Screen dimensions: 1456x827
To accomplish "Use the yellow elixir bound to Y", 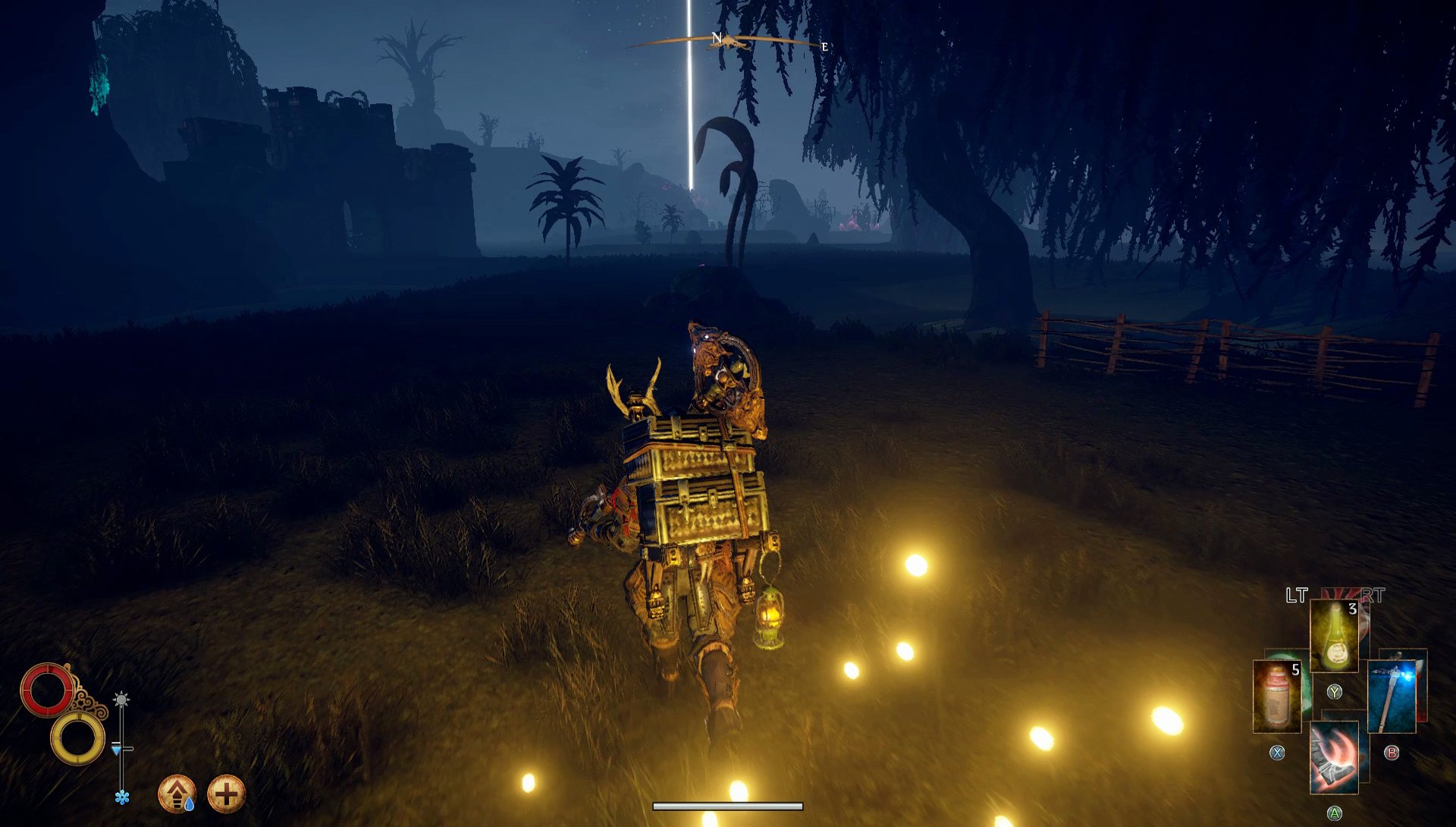I will pyautogui.click(x=1334, y=635).
